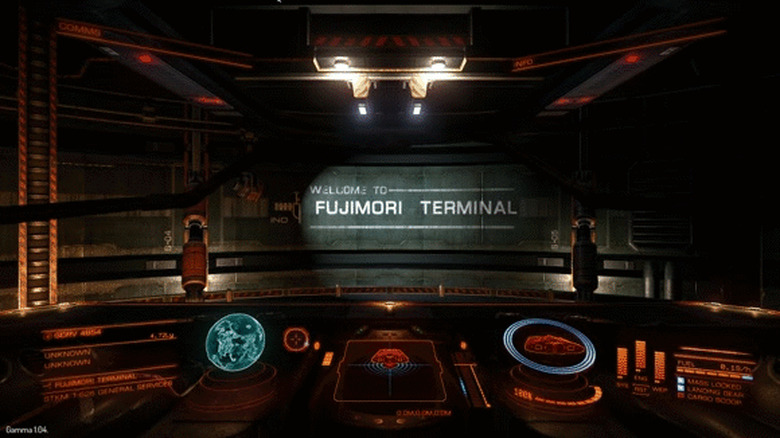780x438 pixels.
Task: Click the blue planet target hologram
Action: click(x=235, y=342)
